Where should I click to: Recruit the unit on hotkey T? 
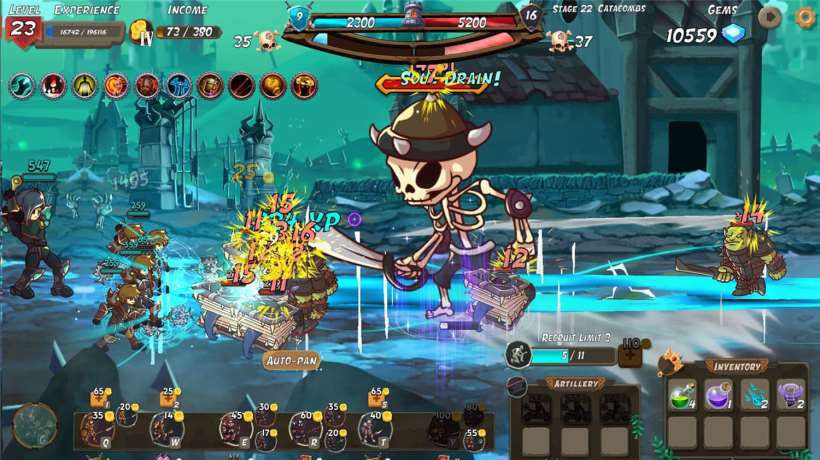(x=374, y=429)
